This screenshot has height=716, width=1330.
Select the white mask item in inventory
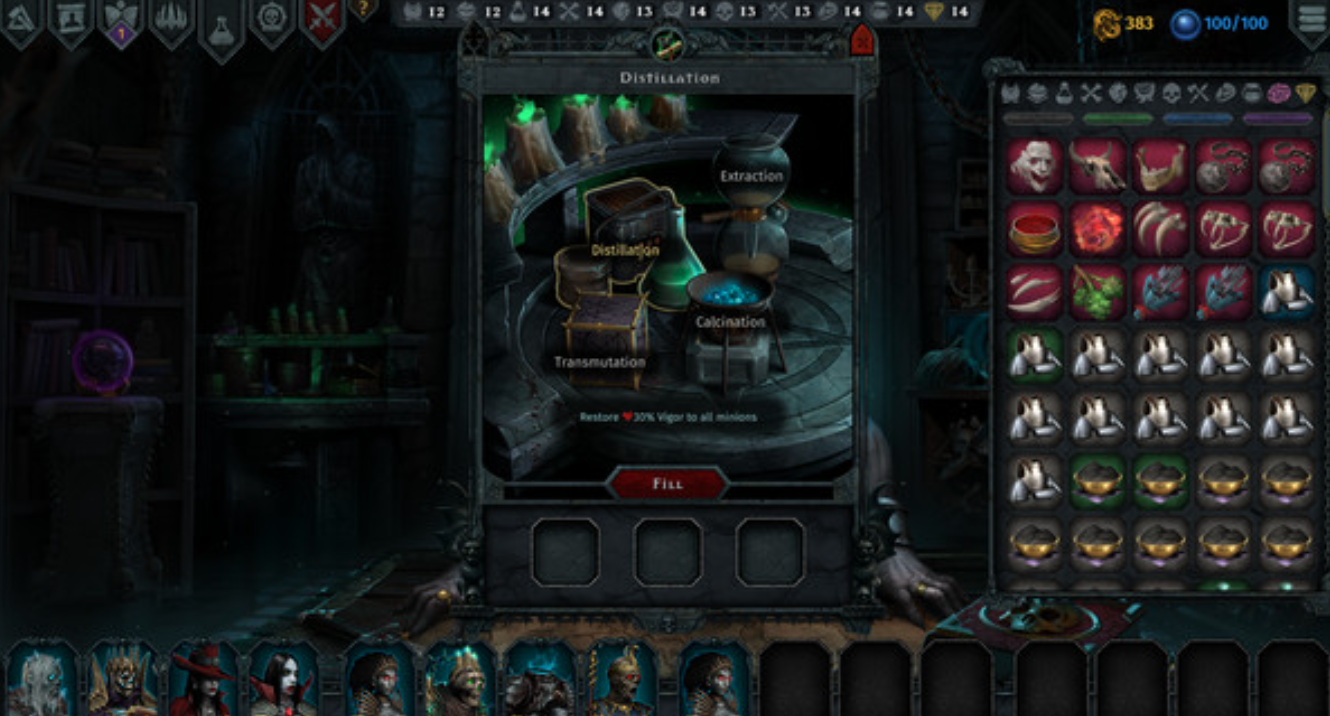[x=1034, y=166]
